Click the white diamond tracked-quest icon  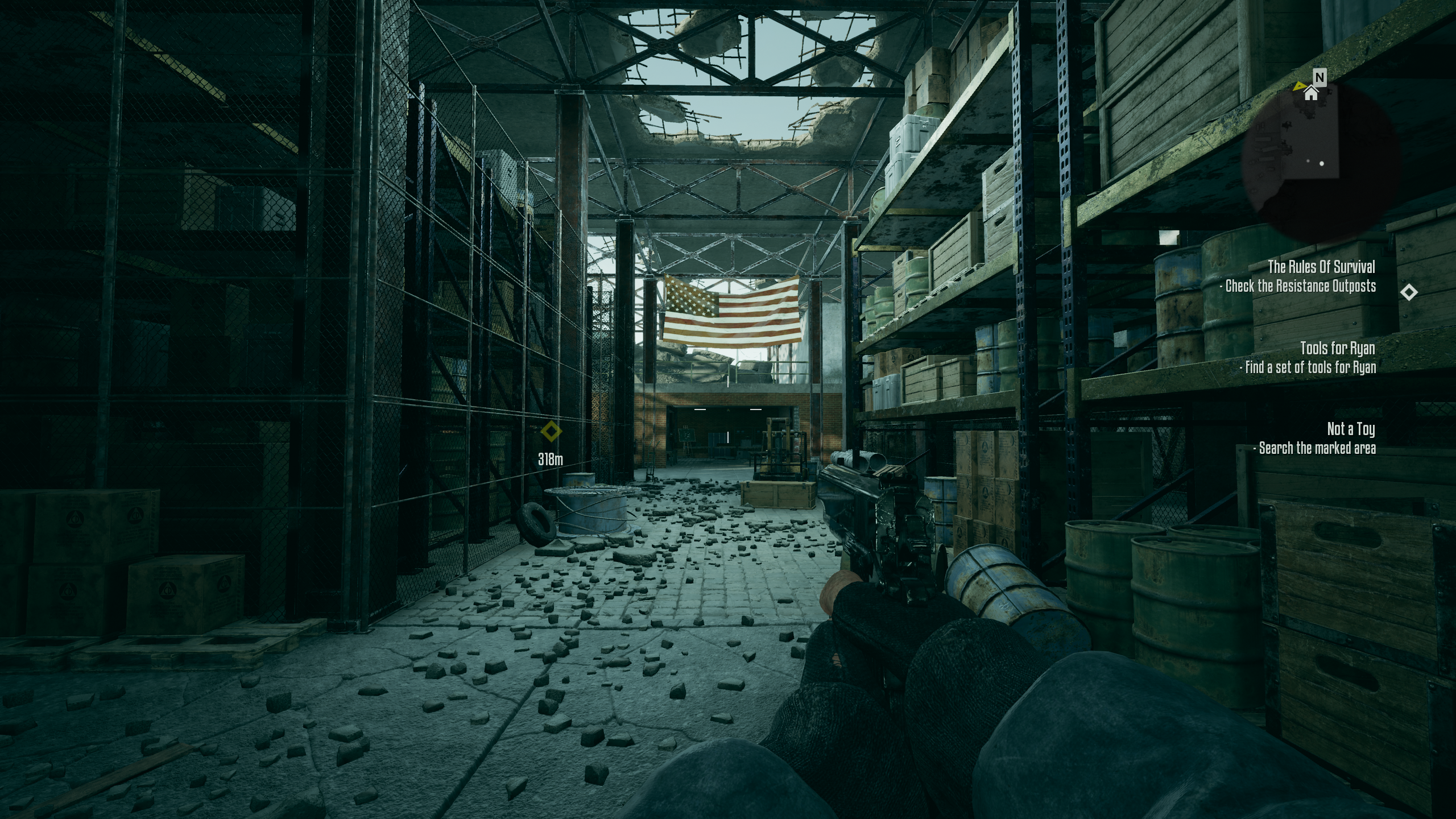[1408, 292]
